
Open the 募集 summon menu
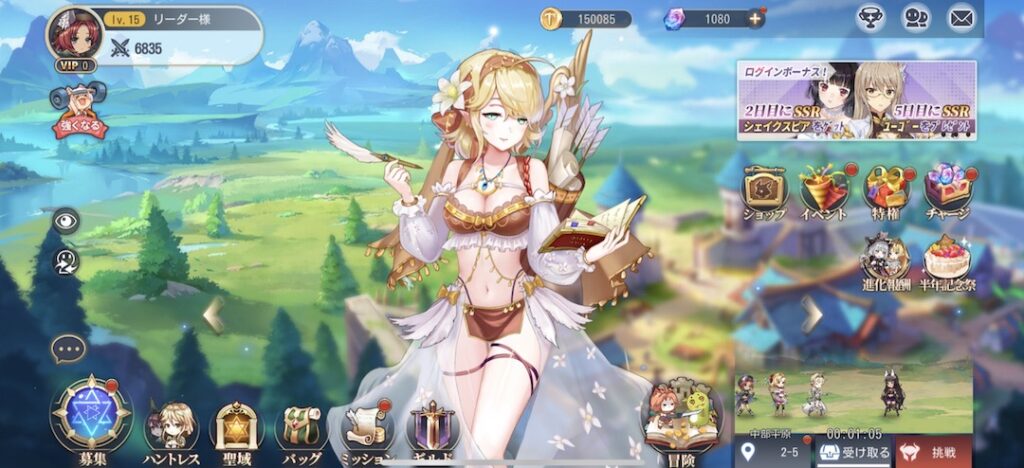pyautogui.click(x=91, y=416)
